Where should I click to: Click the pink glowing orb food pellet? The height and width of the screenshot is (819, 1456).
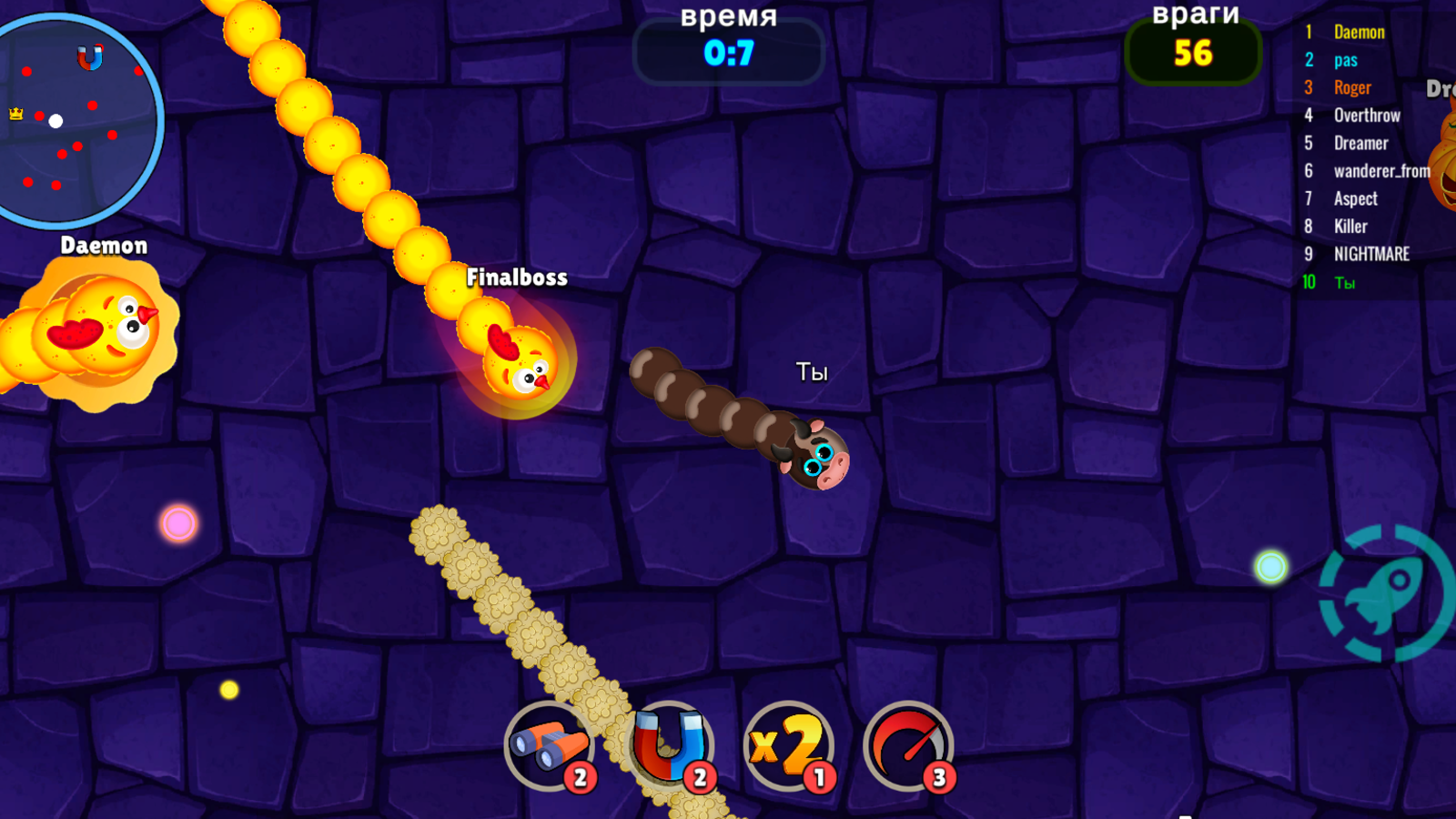pyautogui.click(x=178, y=521)
